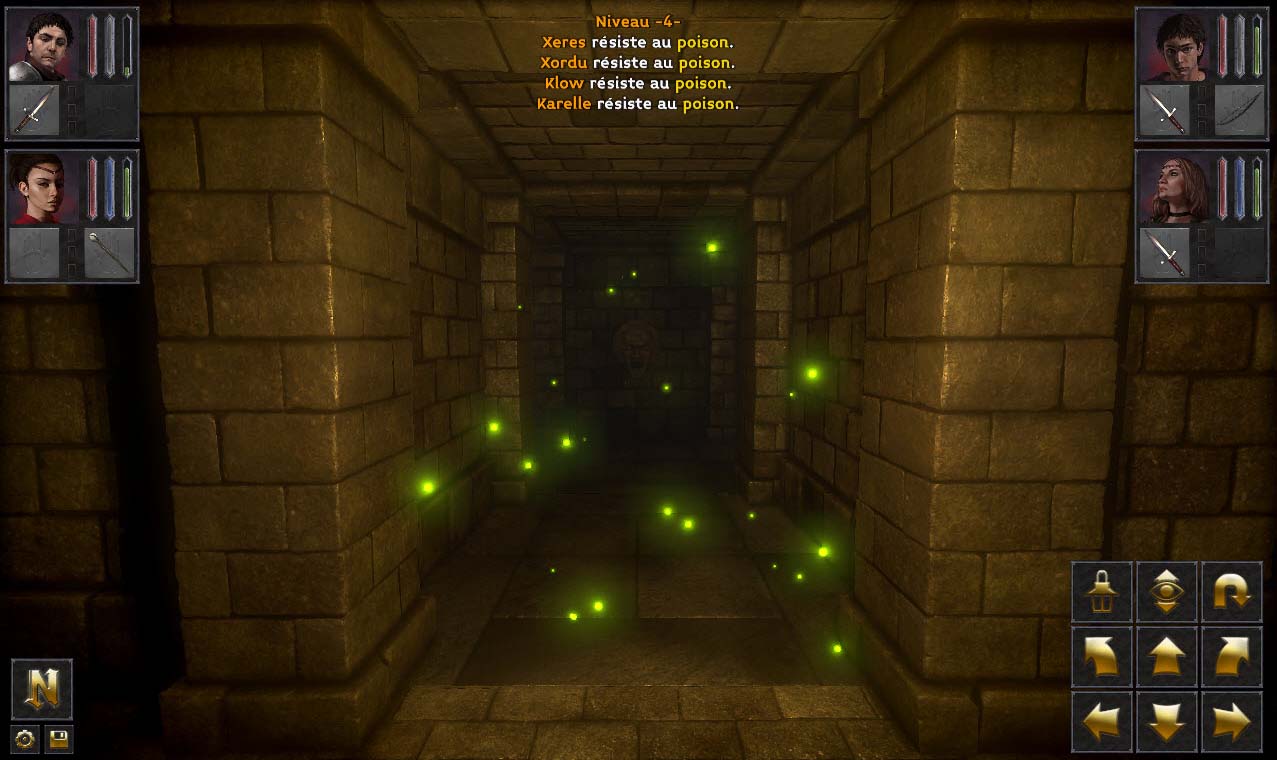
Task: Move forward with the up arrow button
Action: (x=1167, y=657)
